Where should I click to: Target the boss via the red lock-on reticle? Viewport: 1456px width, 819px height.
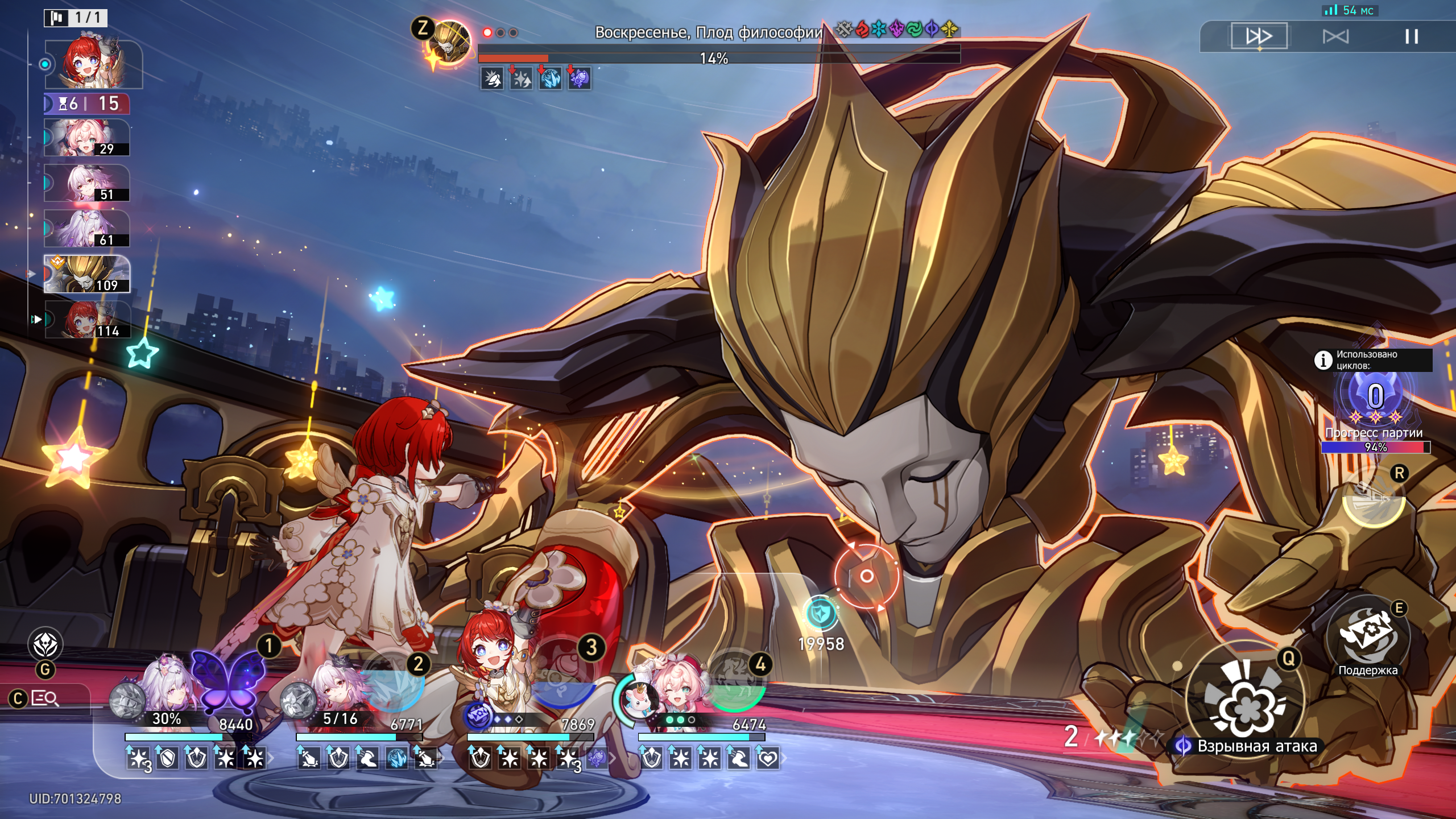pyautogui.click(x=866, y=576)
